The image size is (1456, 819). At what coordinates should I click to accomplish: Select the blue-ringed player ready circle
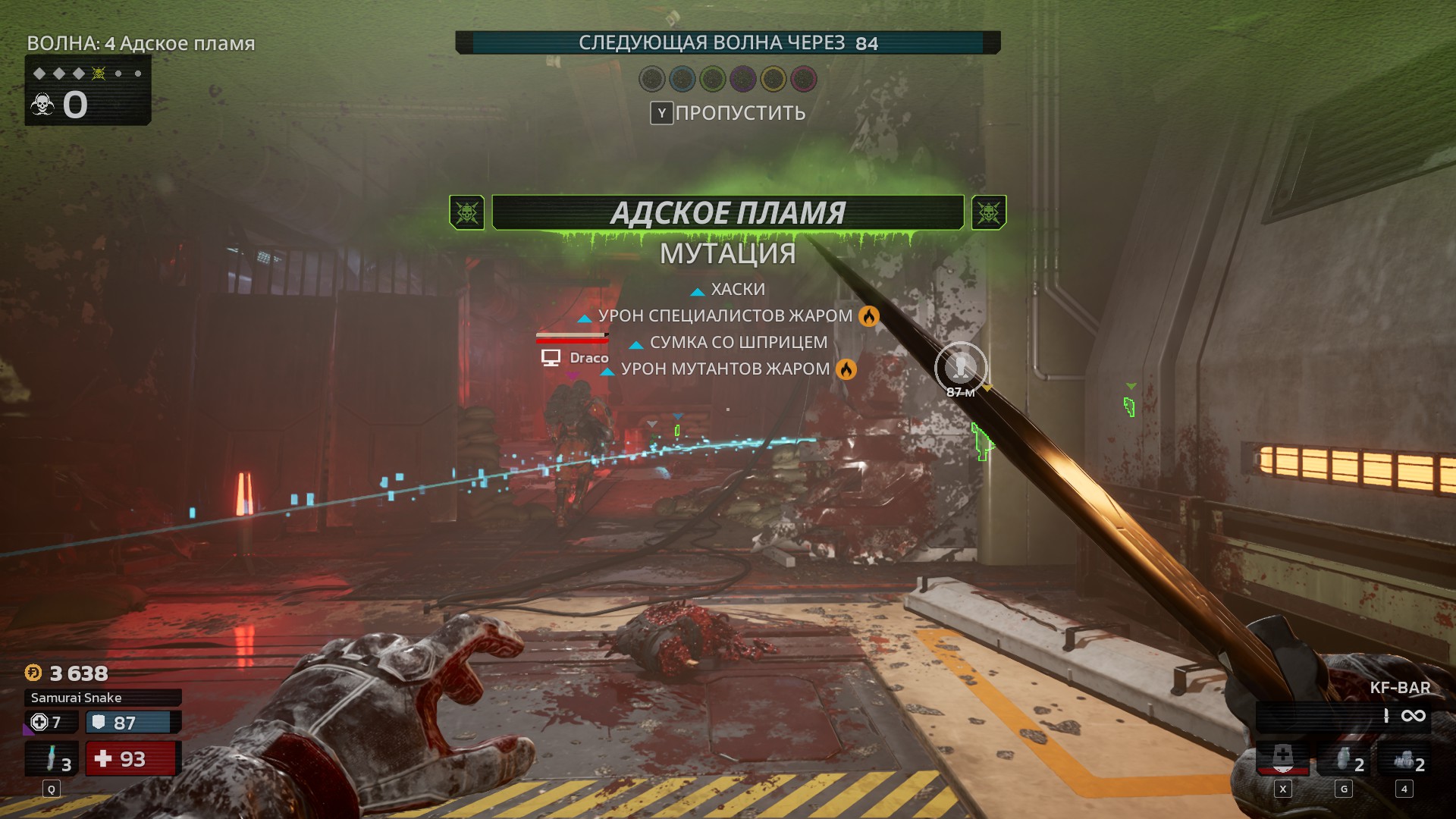pos(682,78)
